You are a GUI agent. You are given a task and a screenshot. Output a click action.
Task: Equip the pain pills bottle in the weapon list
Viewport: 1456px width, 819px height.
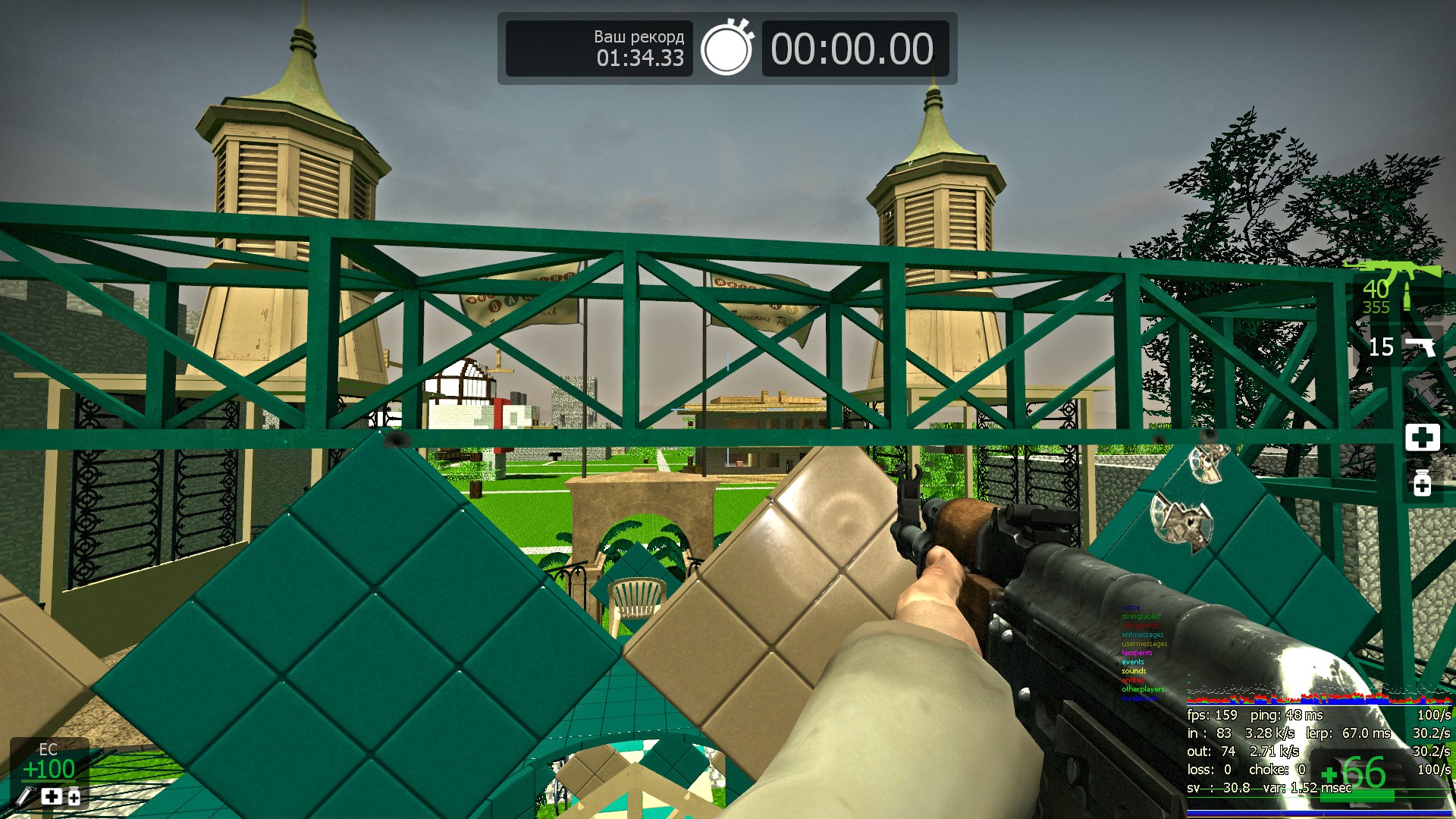pyautogui.click(x=1422, y=482)
